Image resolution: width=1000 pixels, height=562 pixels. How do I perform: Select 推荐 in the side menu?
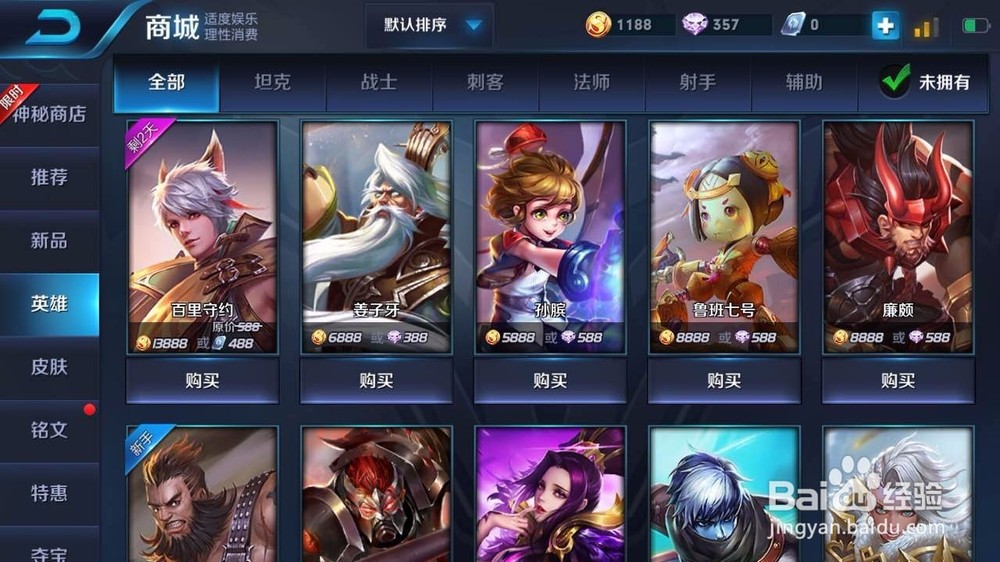pos(49,177)
